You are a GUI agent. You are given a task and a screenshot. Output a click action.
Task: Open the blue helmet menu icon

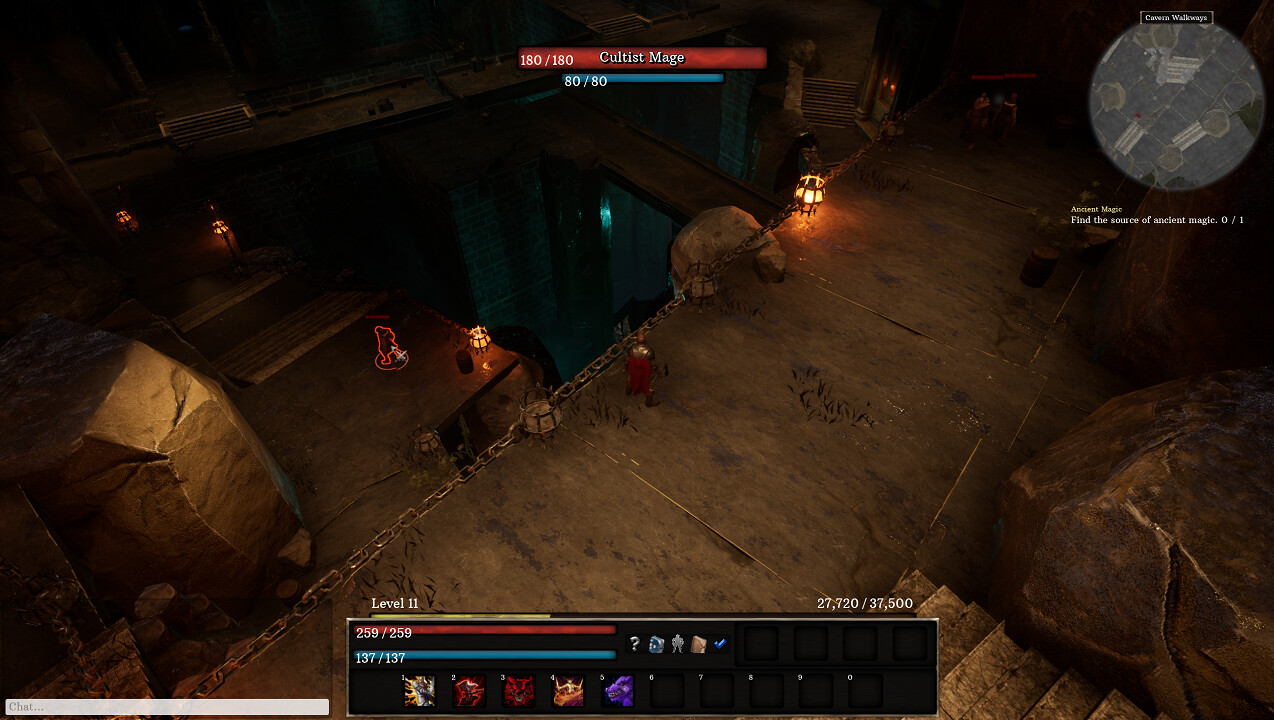pyautogui.click(x=656, y=644)
